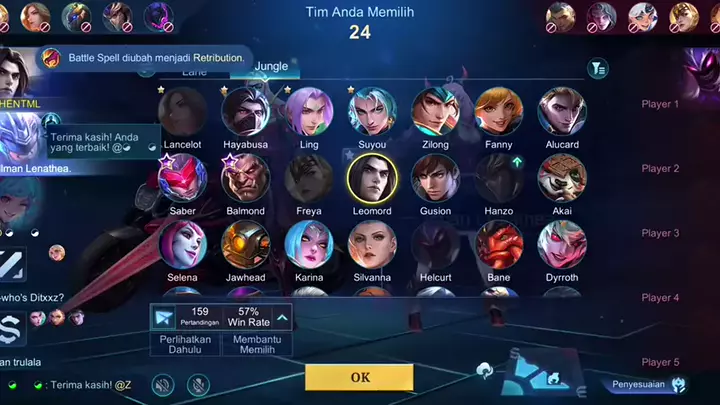Choose Dyrroth from the hero grid
This screenshot has width=720, height=405.
(562, 245)
